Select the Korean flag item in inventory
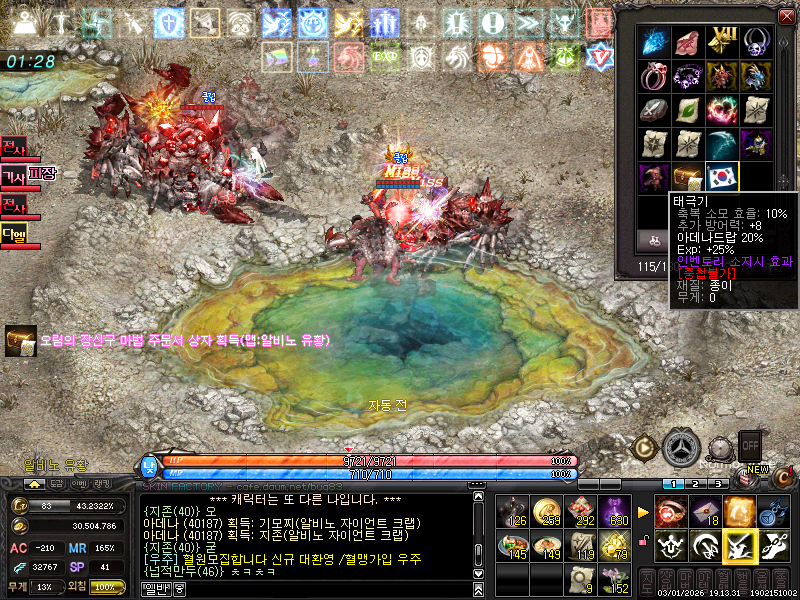The width and height of the screenshot is (800, 600). (x=722, y=178)
